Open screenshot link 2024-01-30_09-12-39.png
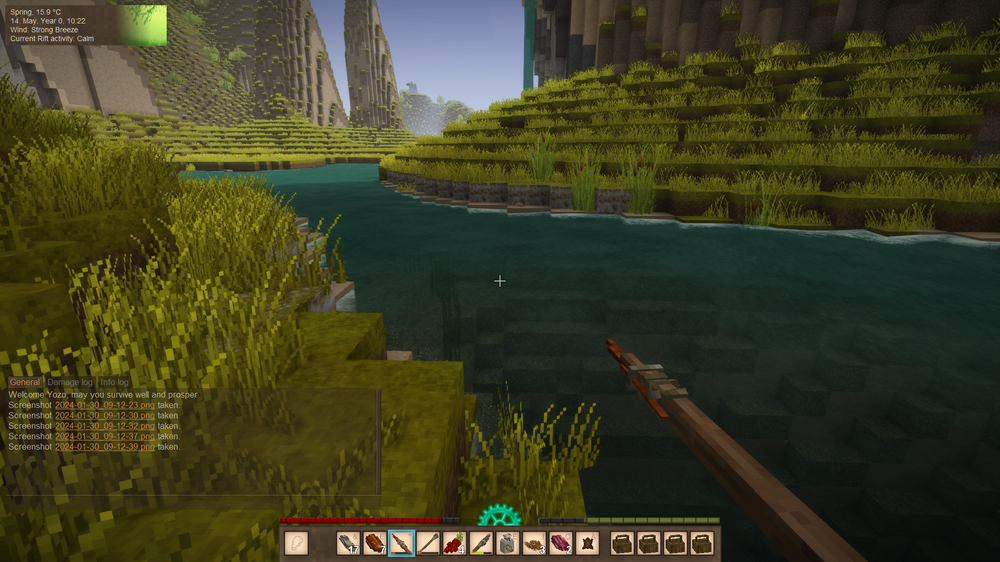The width and height of the screenshot is (1000, 562). tap(105, 447)
